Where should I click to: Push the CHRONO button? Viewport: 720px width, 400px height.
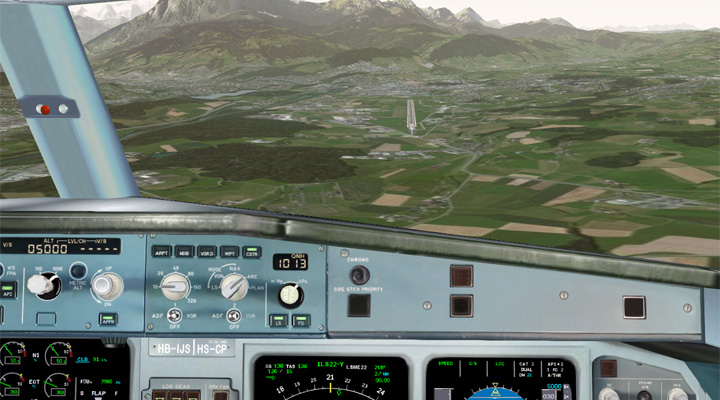tap(358, 274)
